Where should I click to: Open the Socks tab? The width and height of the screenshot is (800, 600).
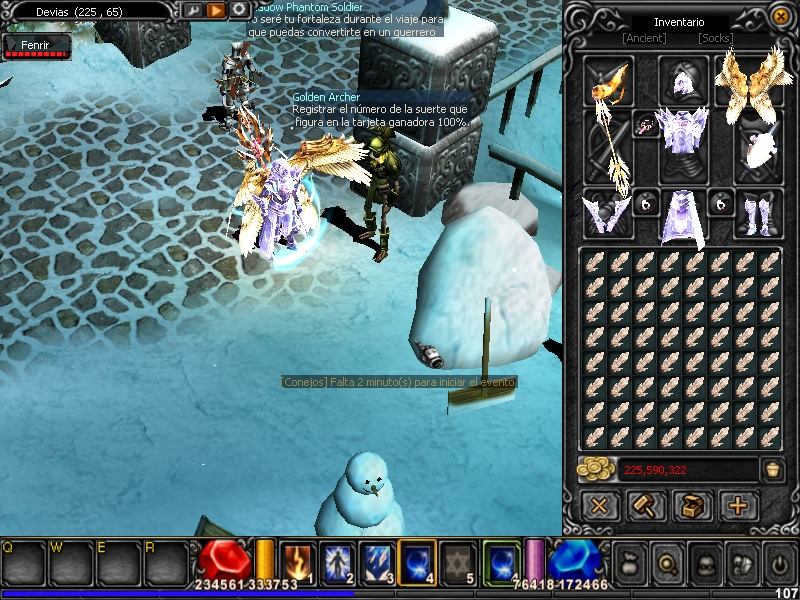click(x=715, y=38)
